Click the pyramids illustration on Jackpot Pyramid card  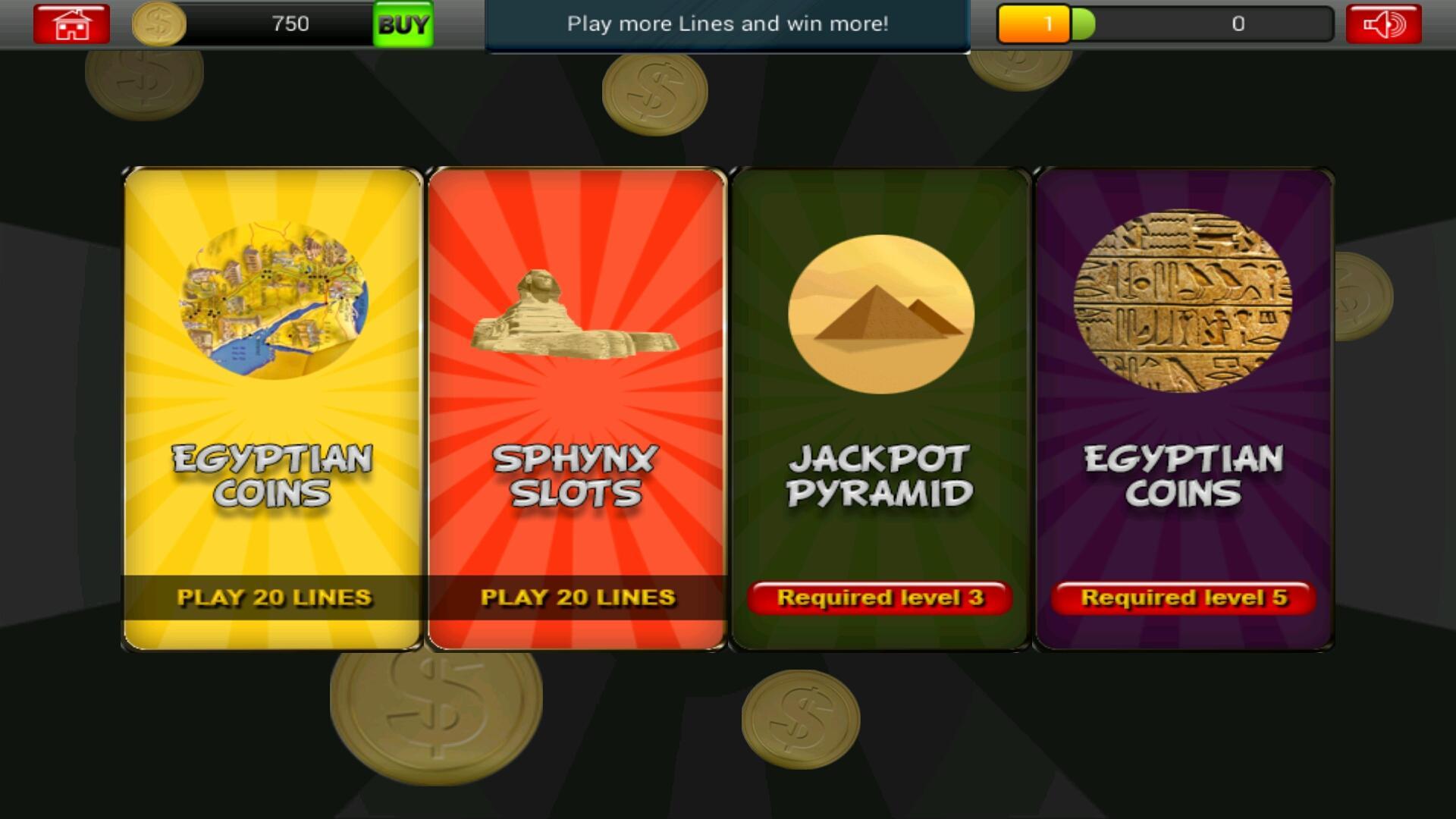(x=881, y=311)
